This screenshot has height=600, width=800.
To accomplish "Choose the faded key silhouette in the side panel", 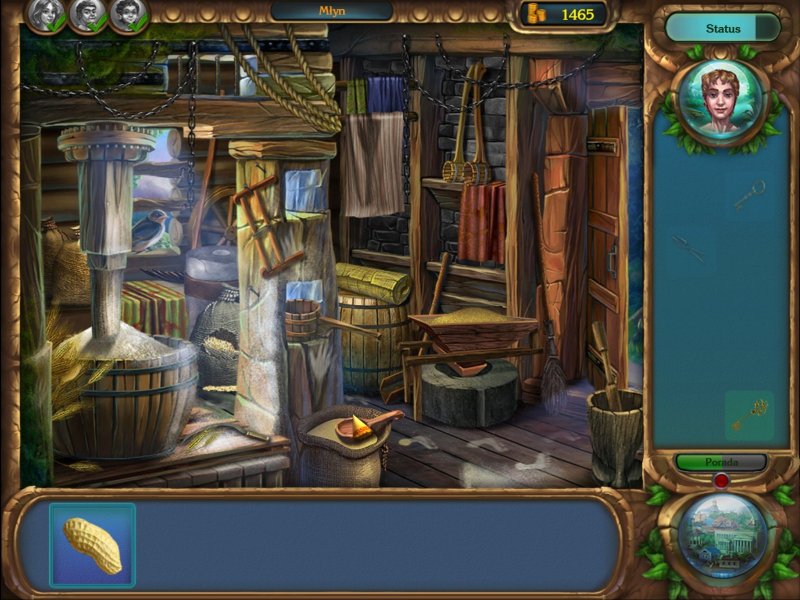I will pyautogui.click(x=749, y=194).
